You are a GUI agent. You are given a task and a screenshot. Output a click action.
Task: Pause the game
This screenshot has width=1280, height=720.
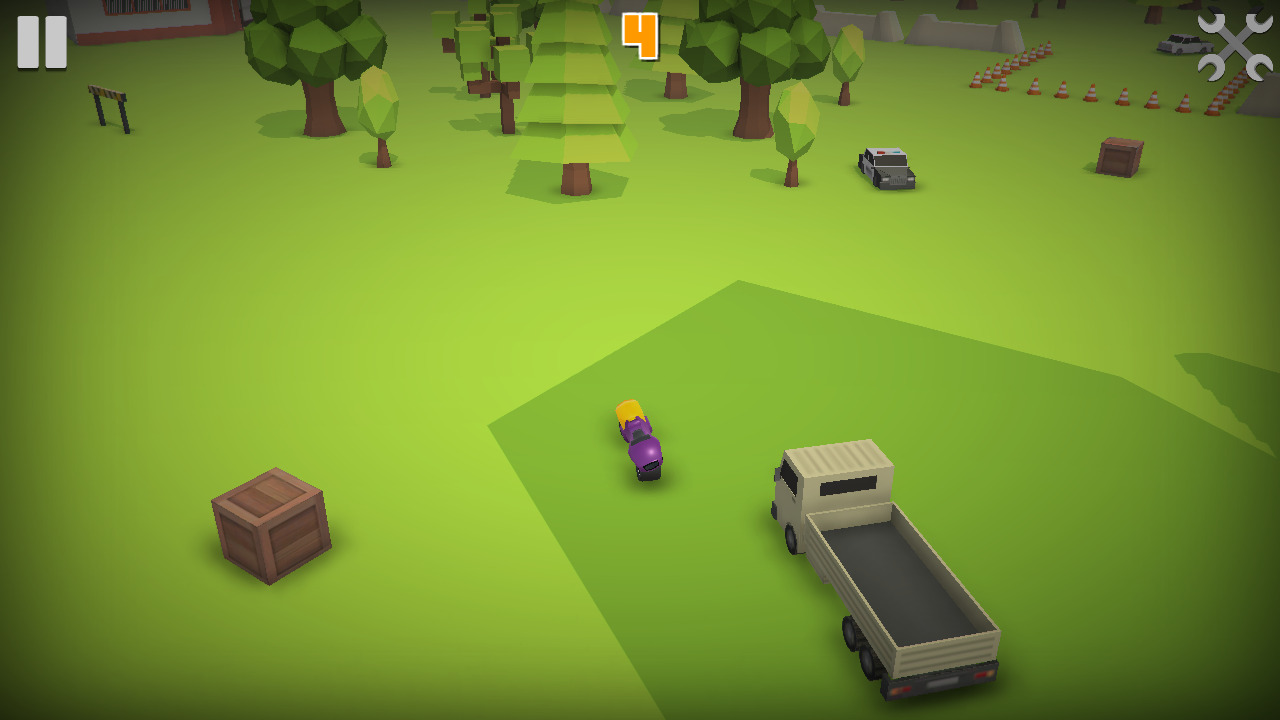pyautogui.click(x=42, y=42)
